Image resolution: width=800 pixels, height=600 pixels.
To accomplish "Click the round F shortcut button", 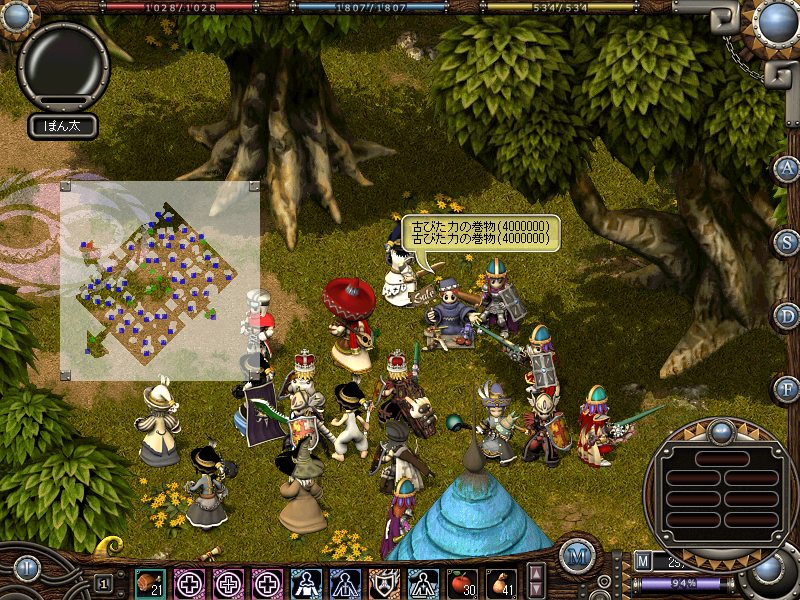I will click(x=787, y=387).
